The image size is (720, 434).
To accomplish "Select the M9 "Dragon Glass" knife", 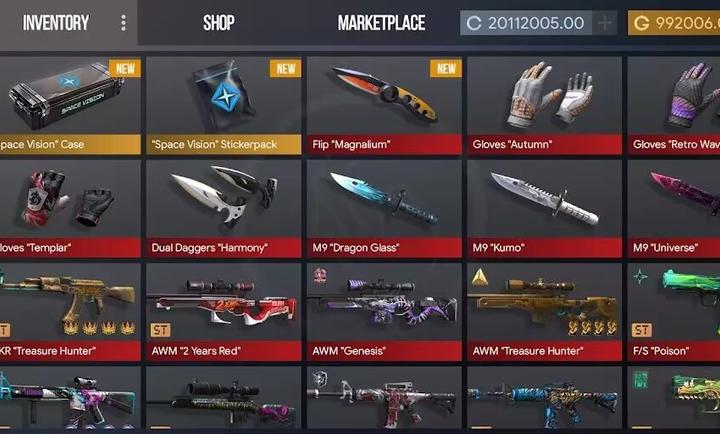I will (384, 205).
